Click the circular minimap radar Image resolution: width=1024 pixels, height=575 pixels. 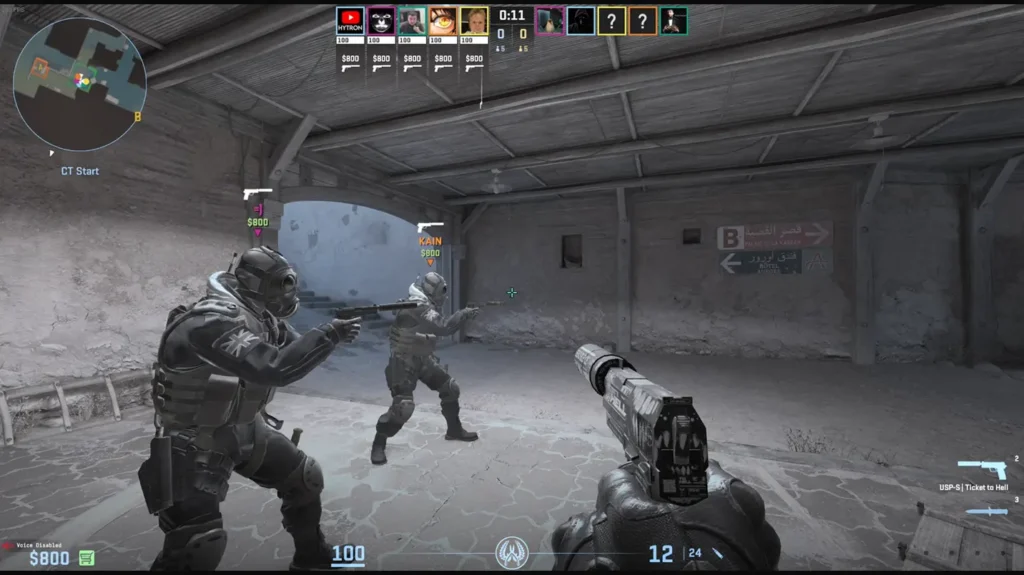[79, 84]
